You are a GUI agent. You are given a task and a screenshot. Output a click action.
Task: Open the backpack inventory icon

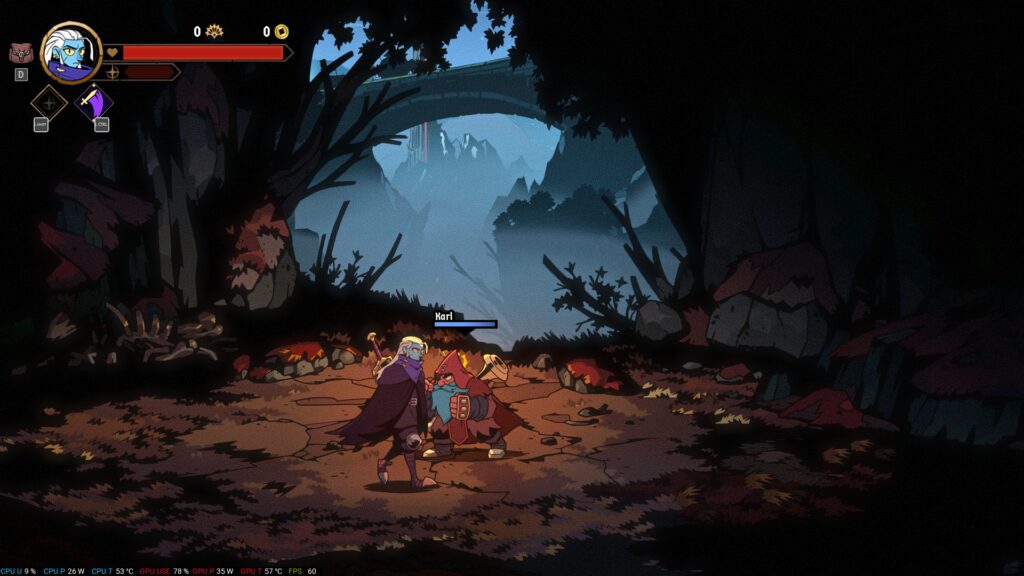click(x=20, y=53)
